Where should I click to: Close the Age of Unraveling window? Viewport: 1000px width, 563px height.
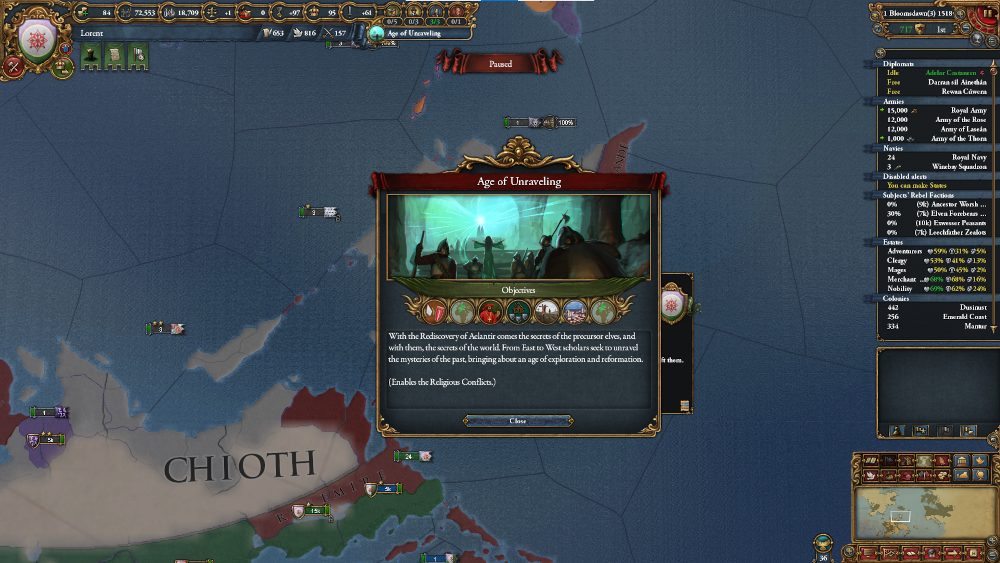point(517,421)
